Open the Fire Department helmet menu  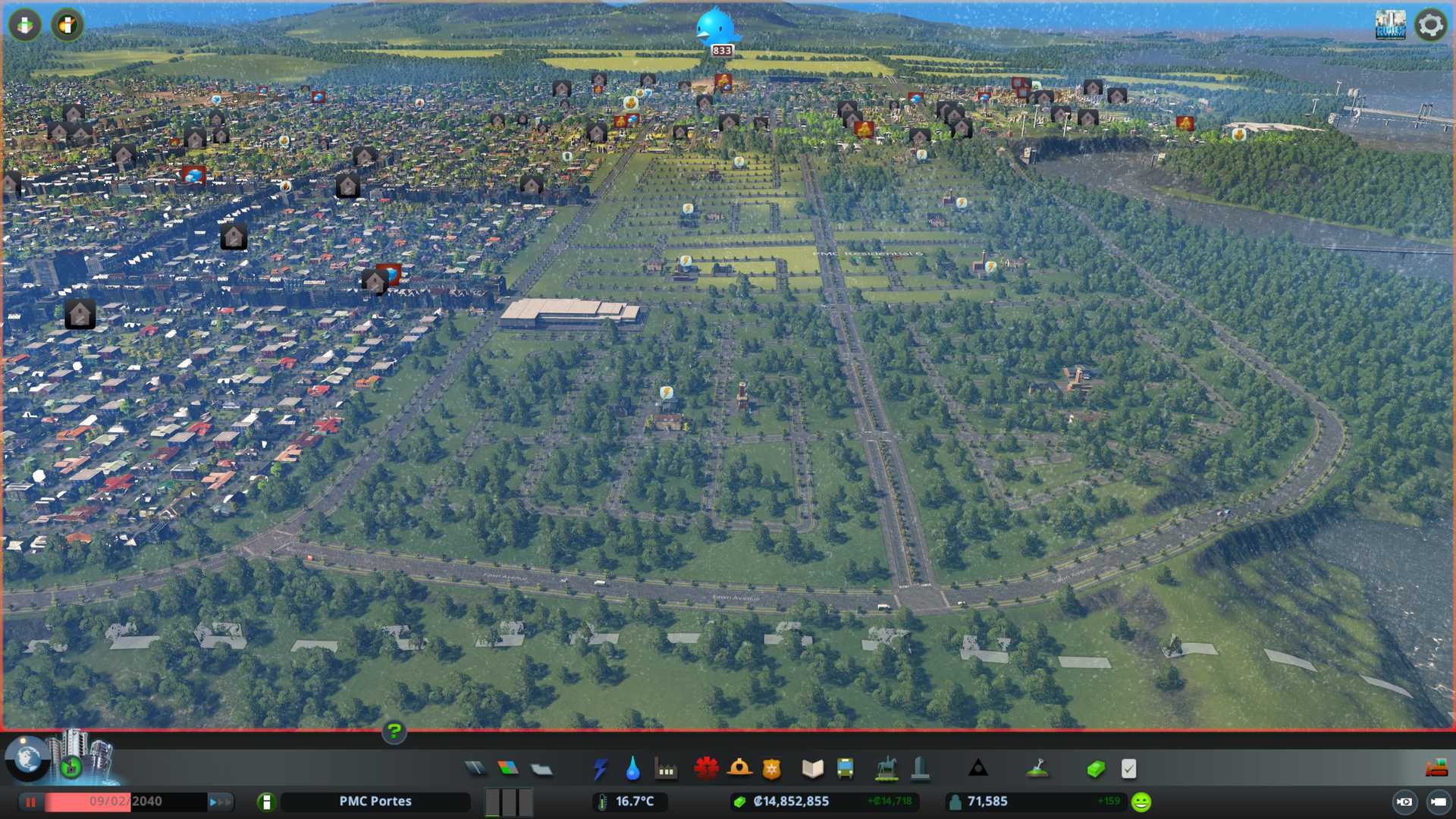(739, 769)
